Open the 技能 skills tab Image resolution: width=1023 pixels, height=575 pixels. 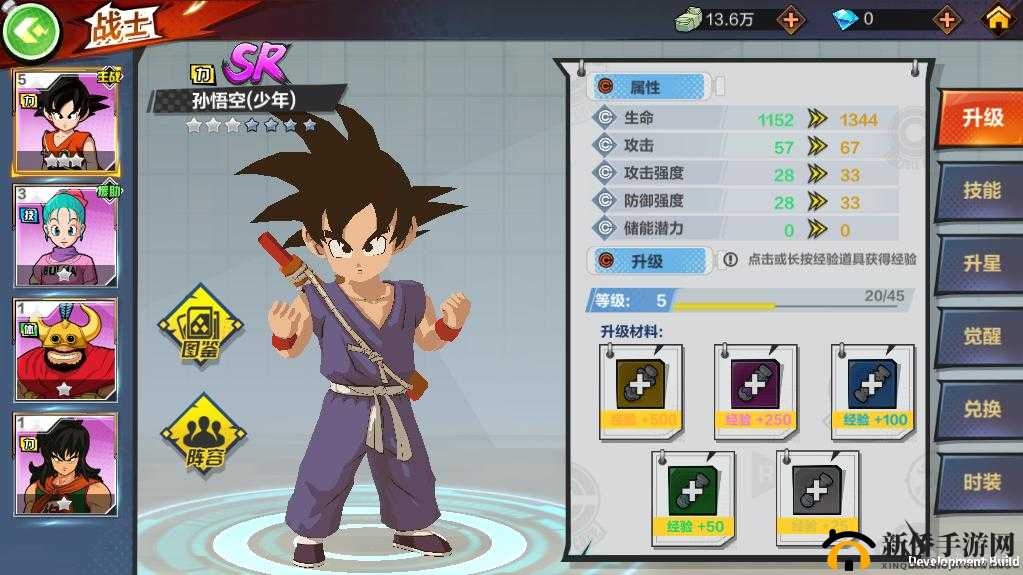point(981,190)
